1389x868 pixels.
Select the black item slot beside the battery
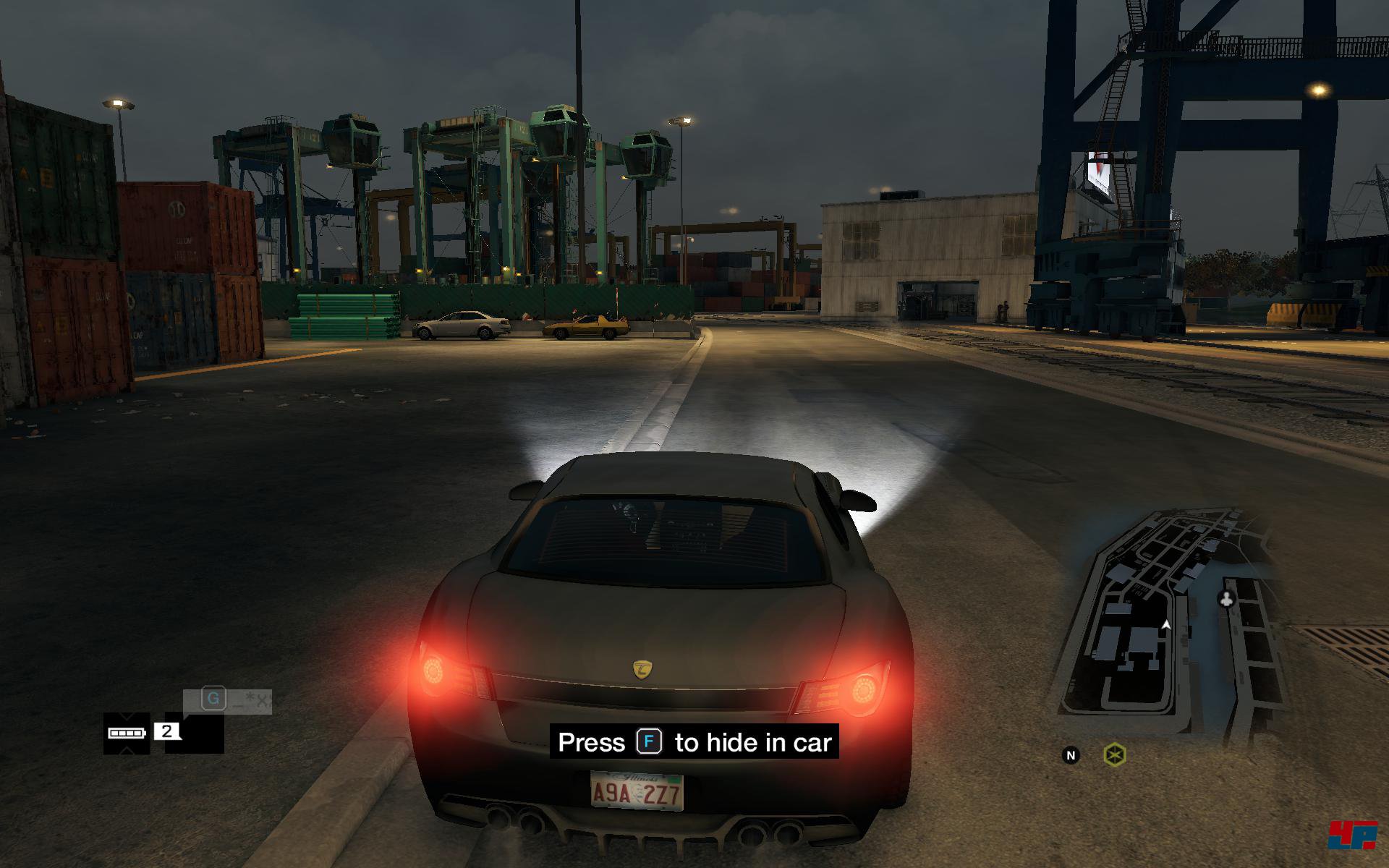(195, 733)
